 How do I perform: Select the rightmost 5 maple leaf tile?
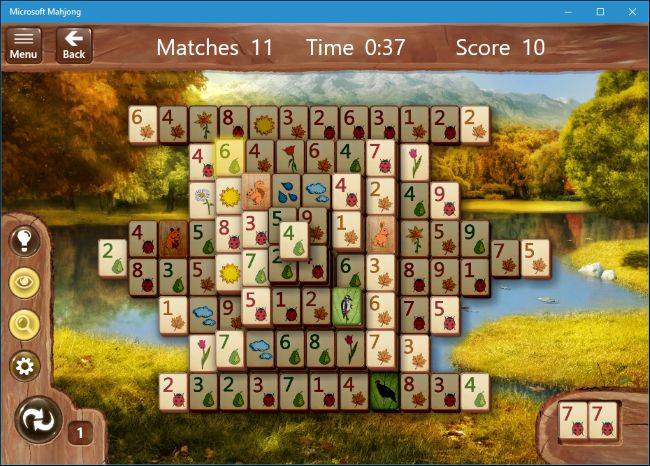pos(534,257)
